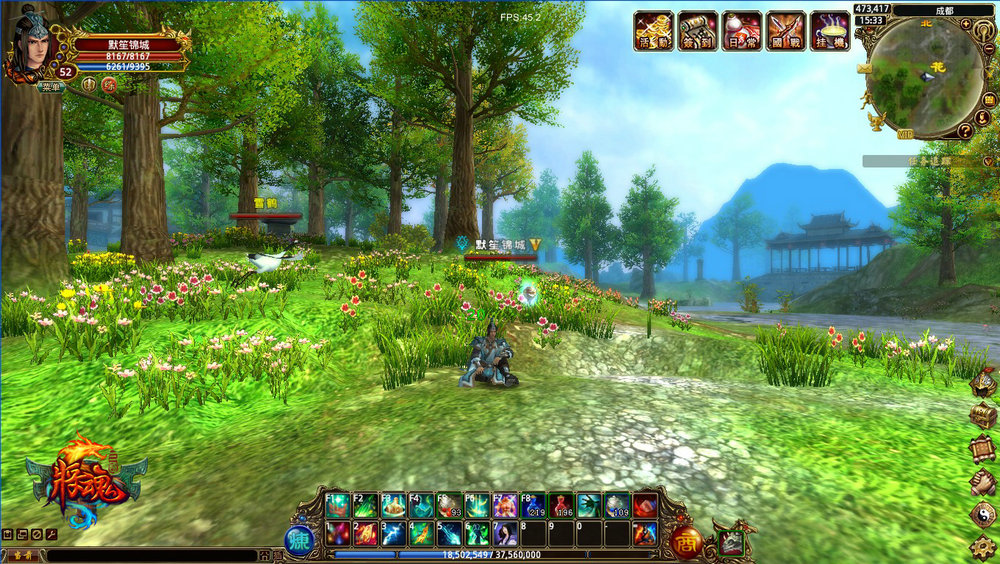
Task: Click the question mark help button
Action: pos(966,131)
